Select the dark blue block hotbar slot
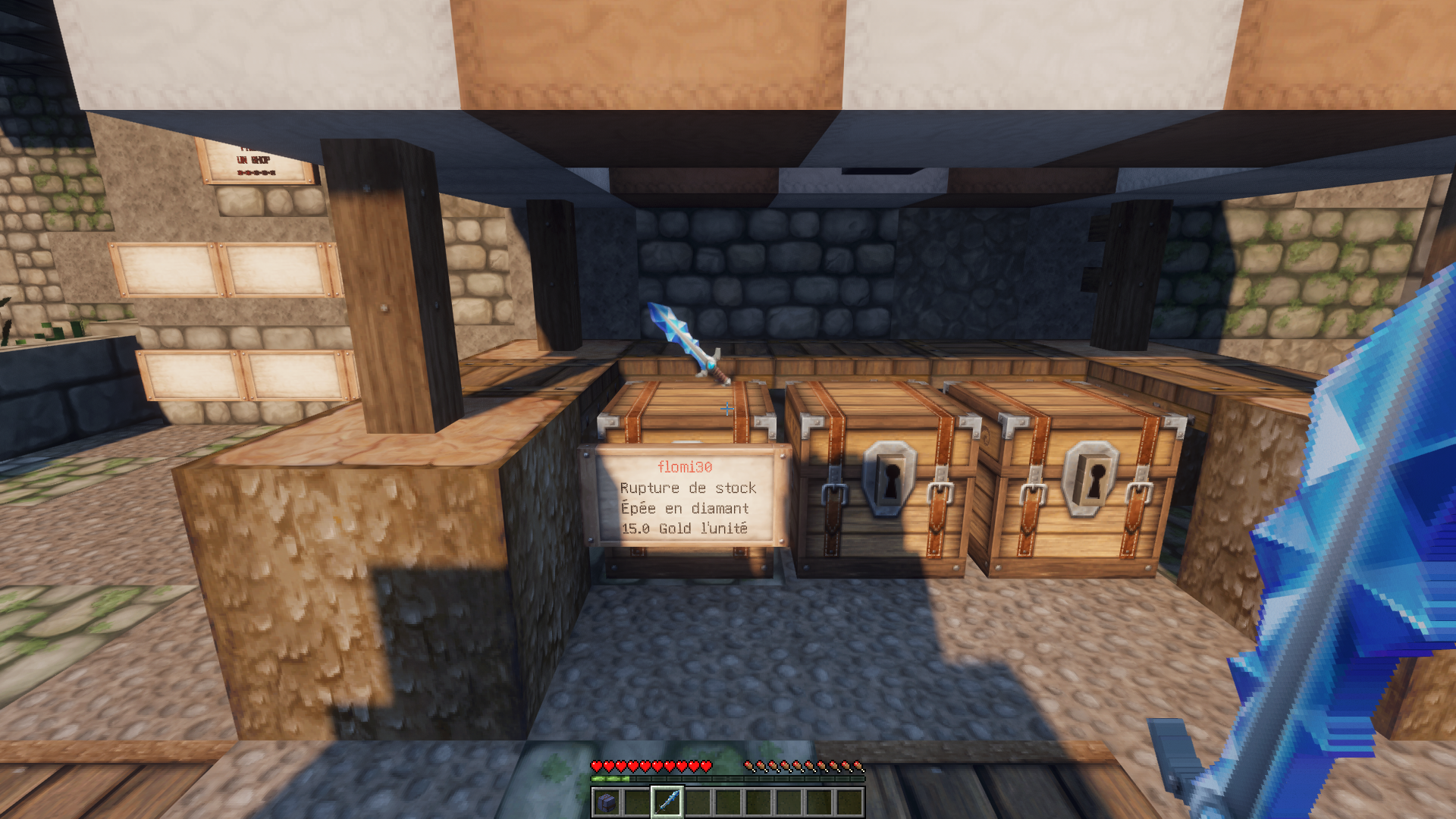The width and height of the screenshot is (1456, 819). coord(607,802)
